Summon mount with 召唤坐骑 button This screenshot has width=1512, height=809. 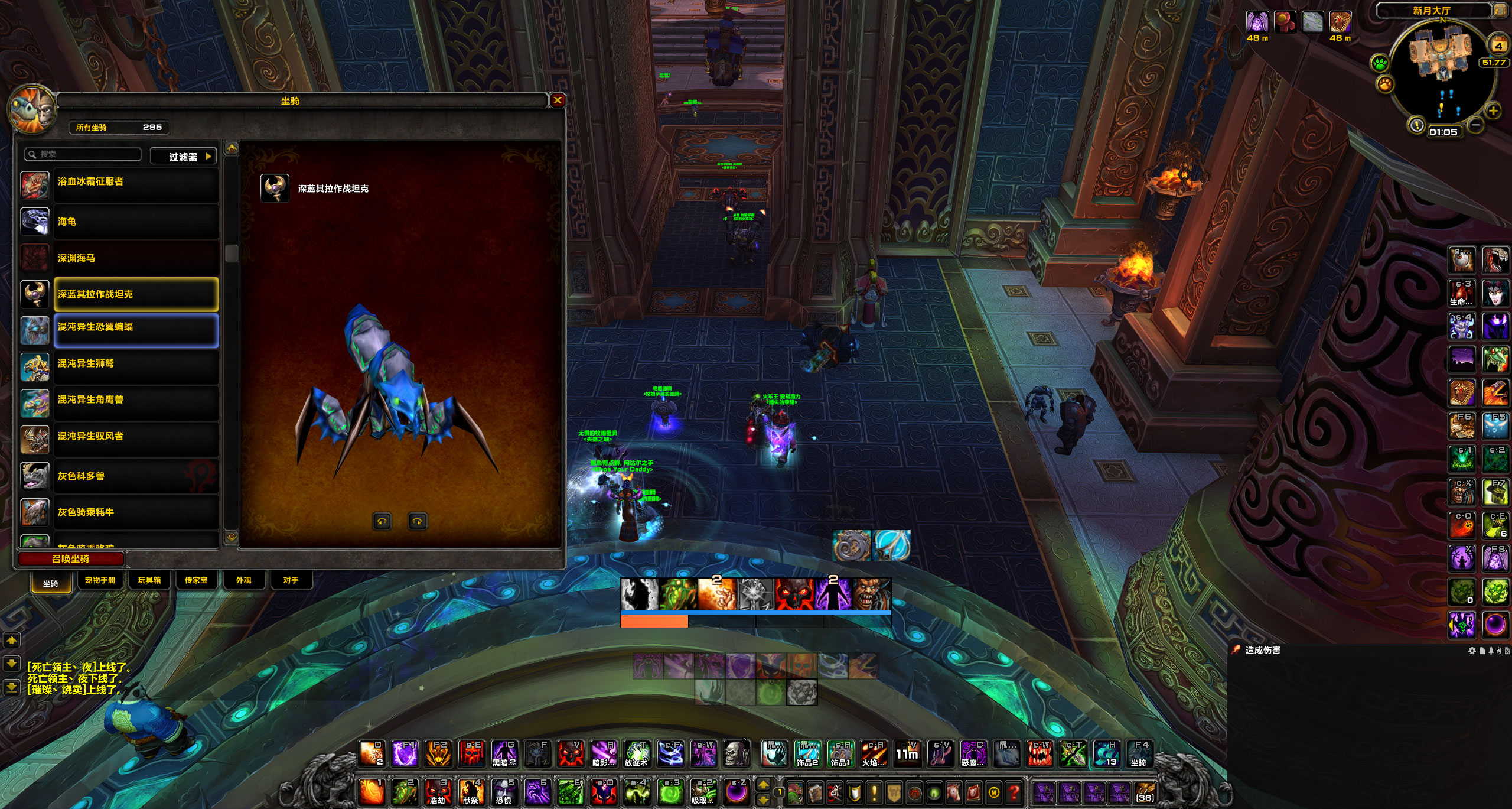(71, 559)
